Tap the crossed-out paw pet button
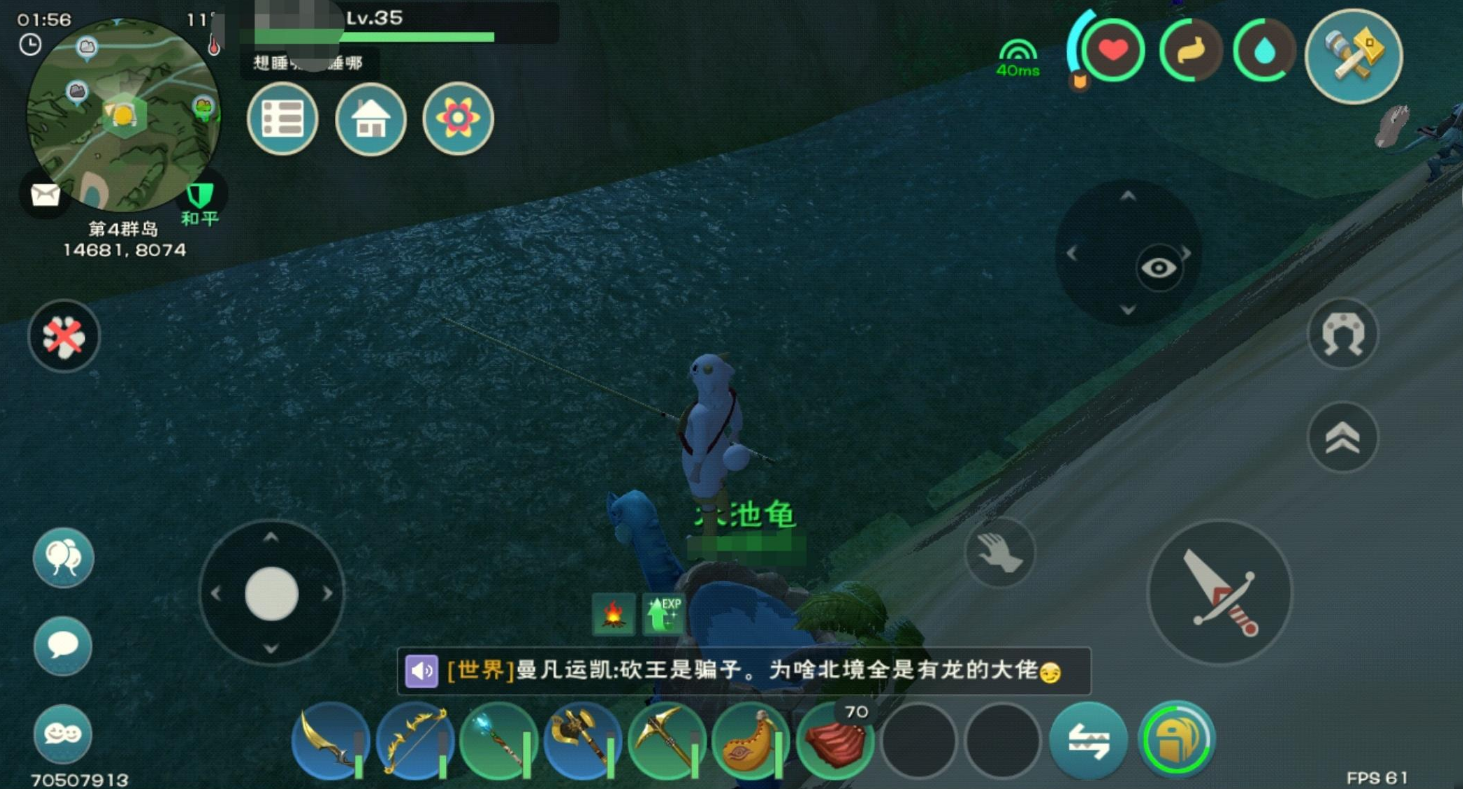Screen dimensions: 1463x789 (64, 336)
